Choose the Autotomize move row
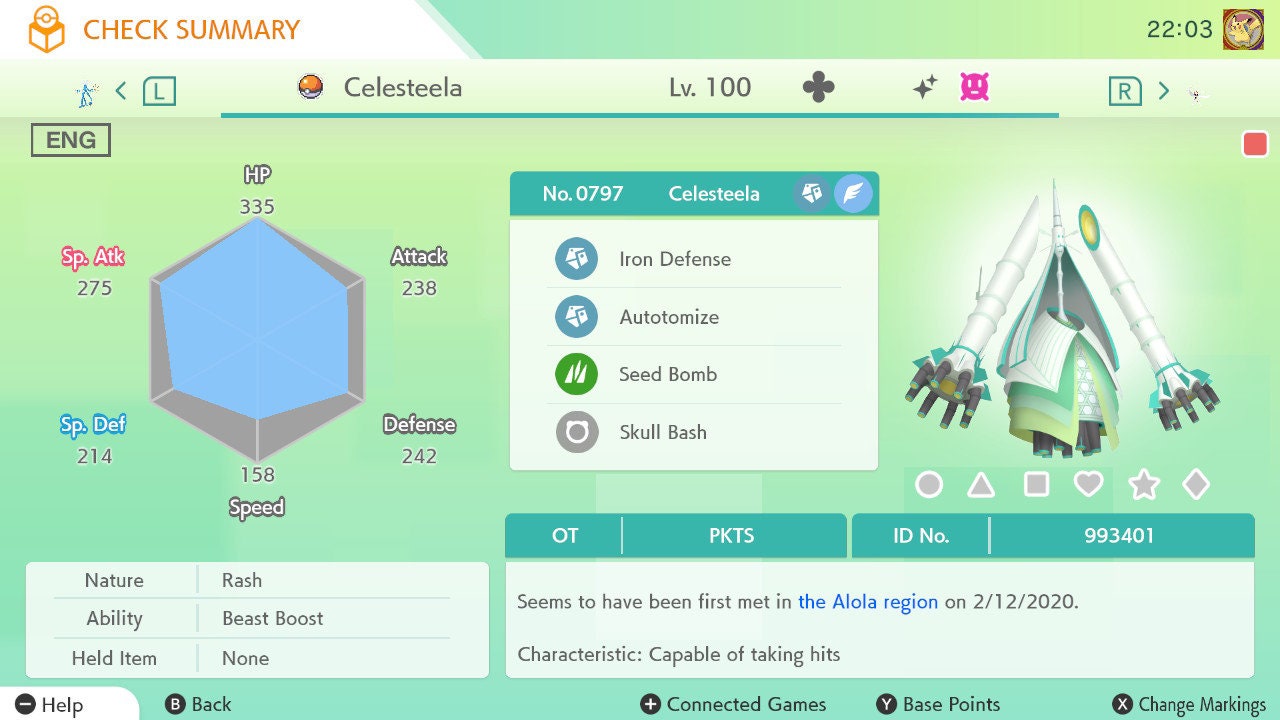The width and height of the screenshot is (1280, 720). point(668,317)
